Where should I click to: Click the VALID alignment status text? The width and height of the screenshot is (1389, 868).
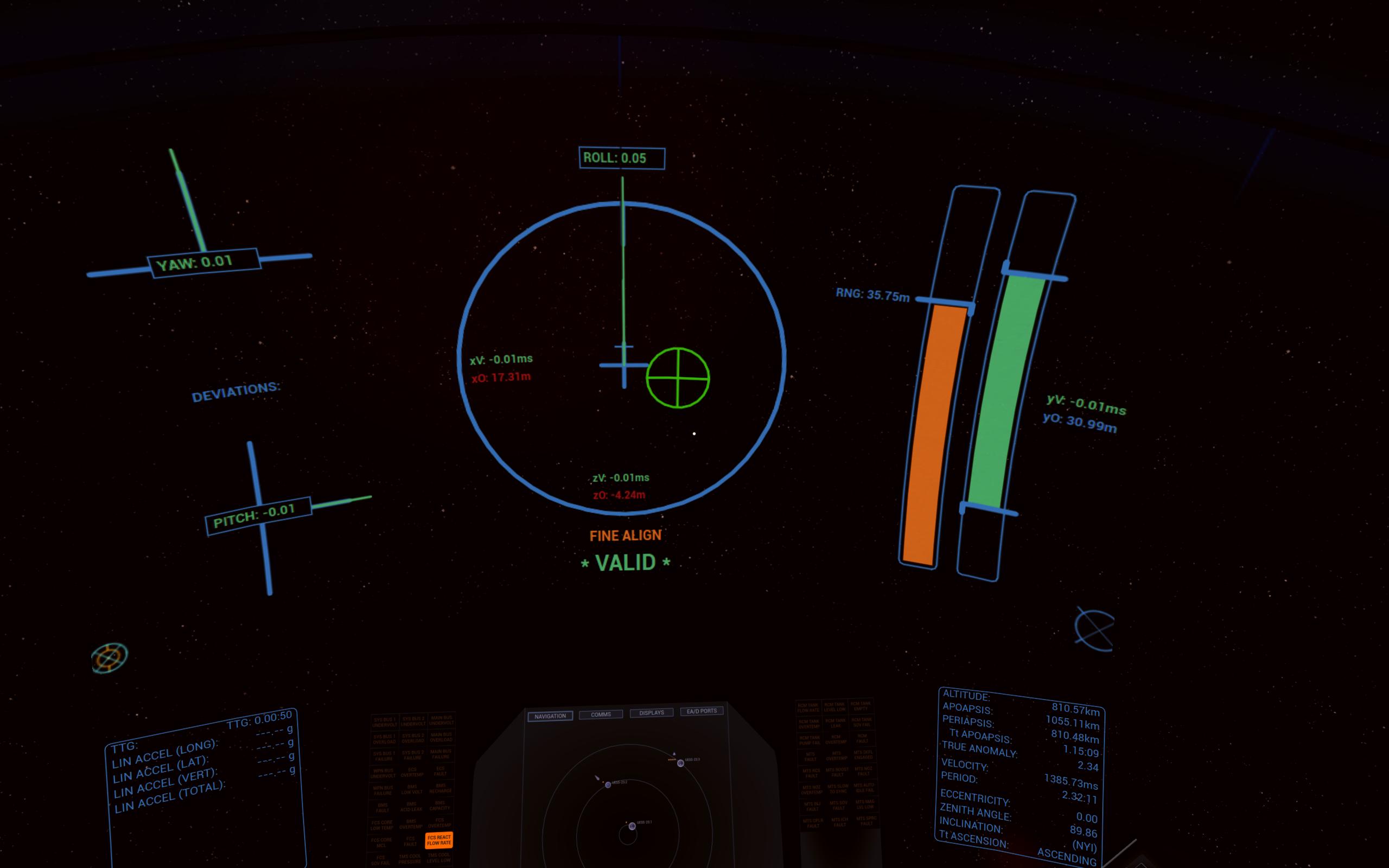pyautogui.click(x=625, y=563)
